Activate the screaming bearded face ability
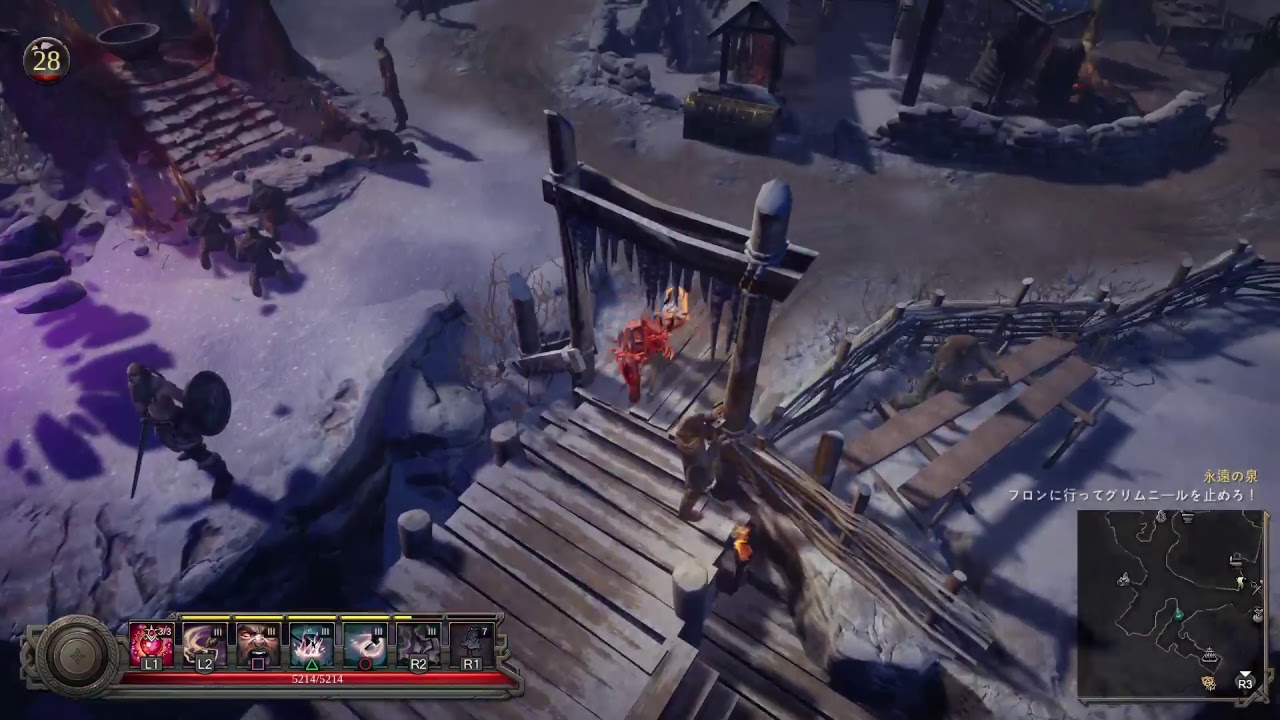Image resolution: width=1280 pixels, height=720 pixels. tap(258, 643)
